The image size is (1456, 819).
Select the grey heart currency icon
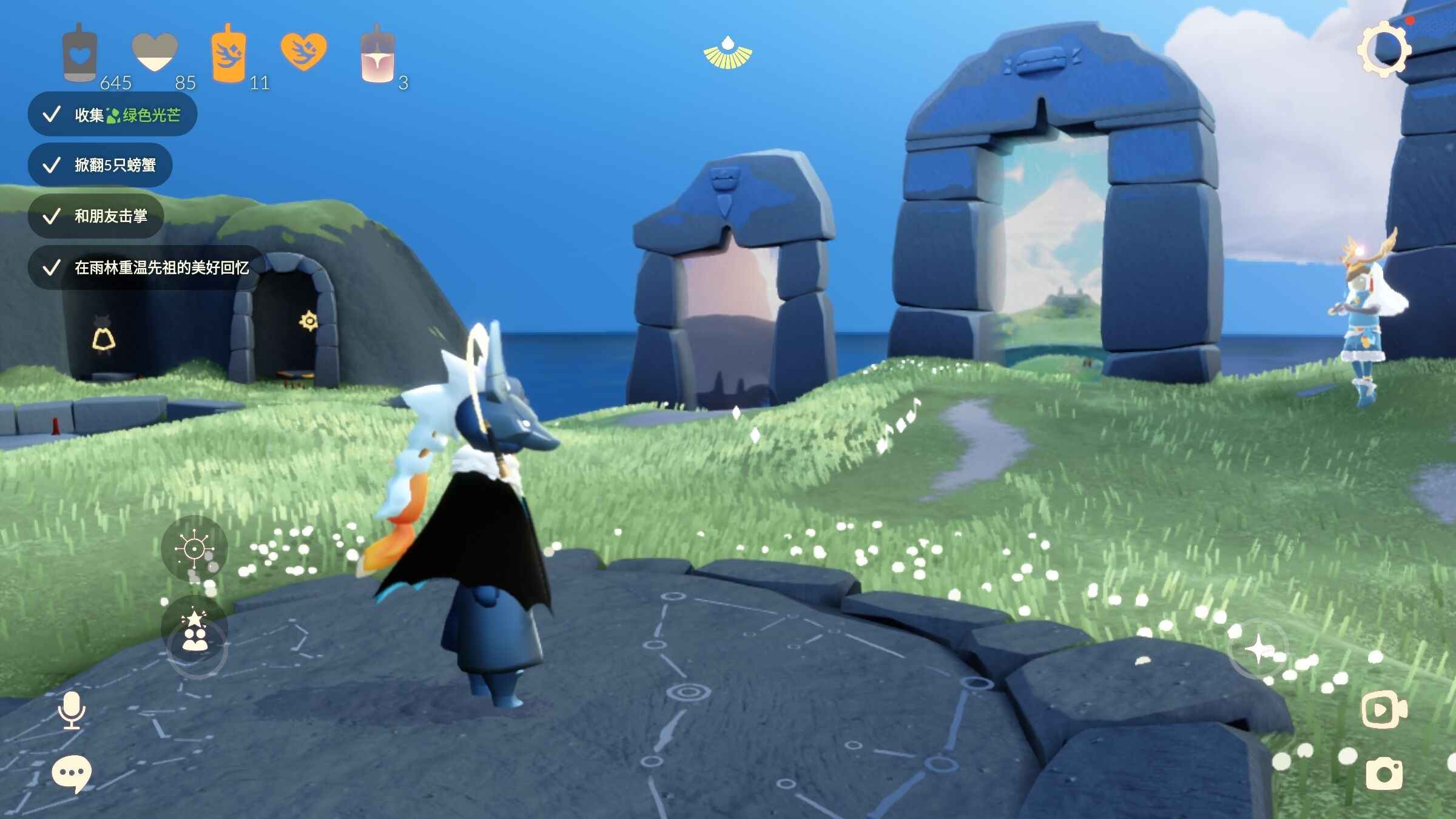coord(155,53)
